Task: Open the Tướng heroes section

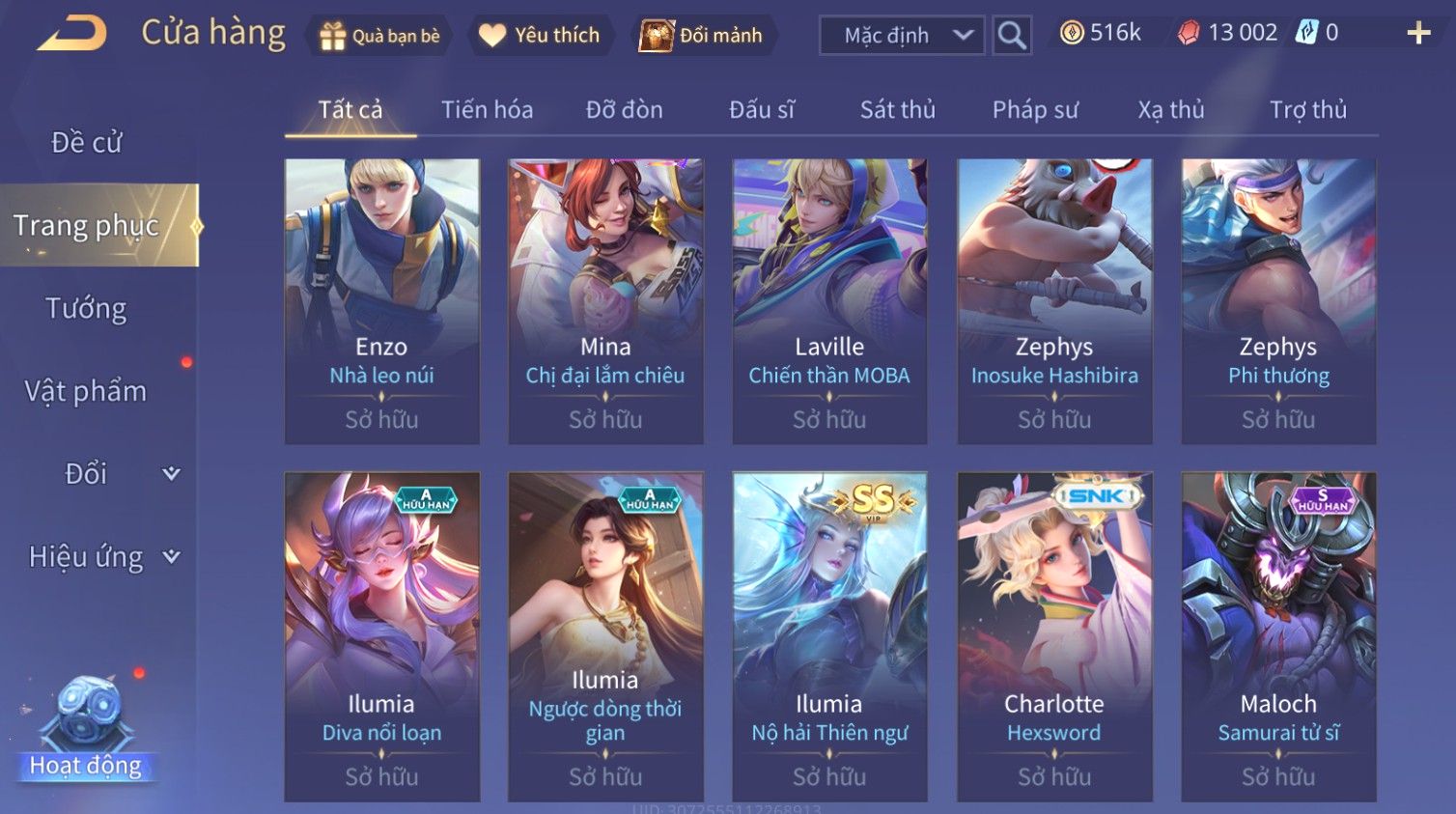Action: (87, 309)
